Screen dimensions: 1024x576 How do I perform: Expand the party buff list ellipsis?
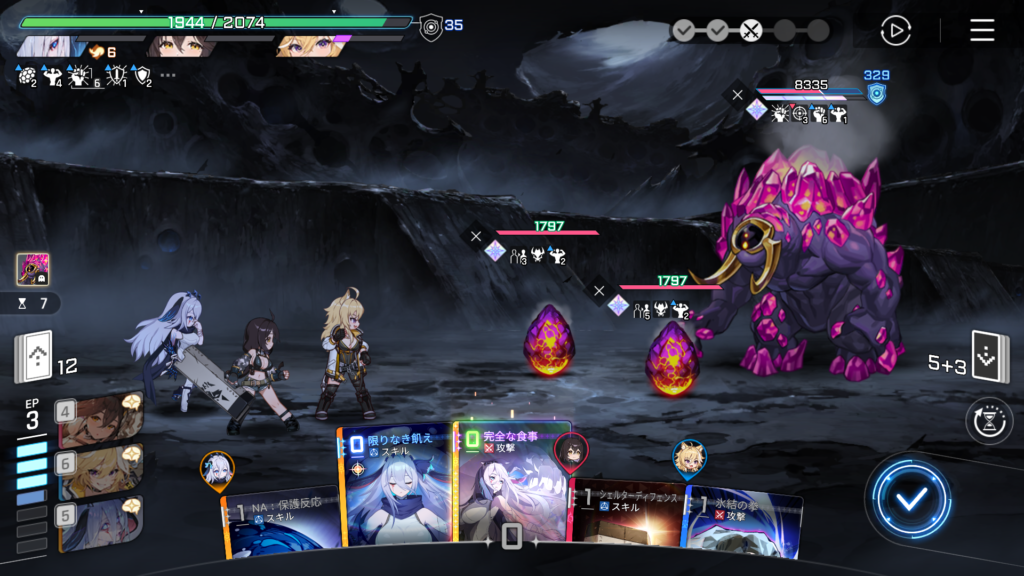168,75
